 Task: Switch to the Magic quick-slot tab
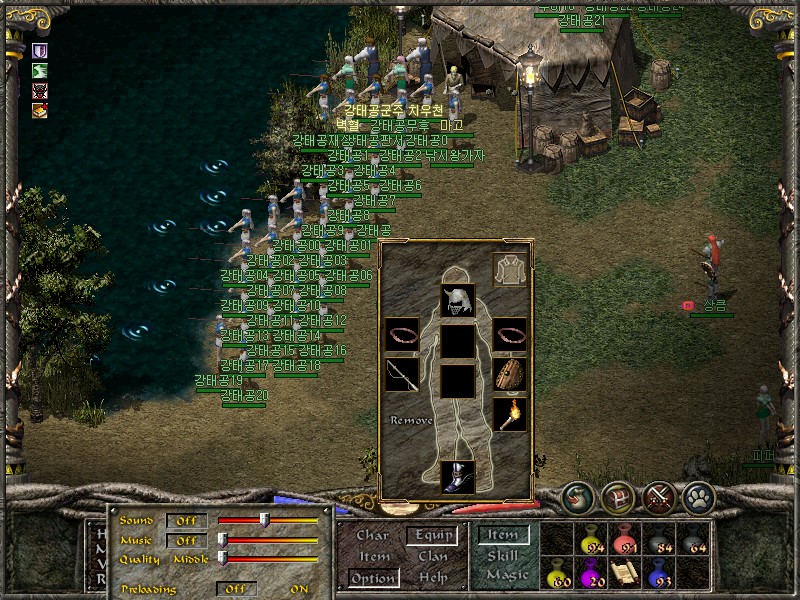click(x=506, y=575)
